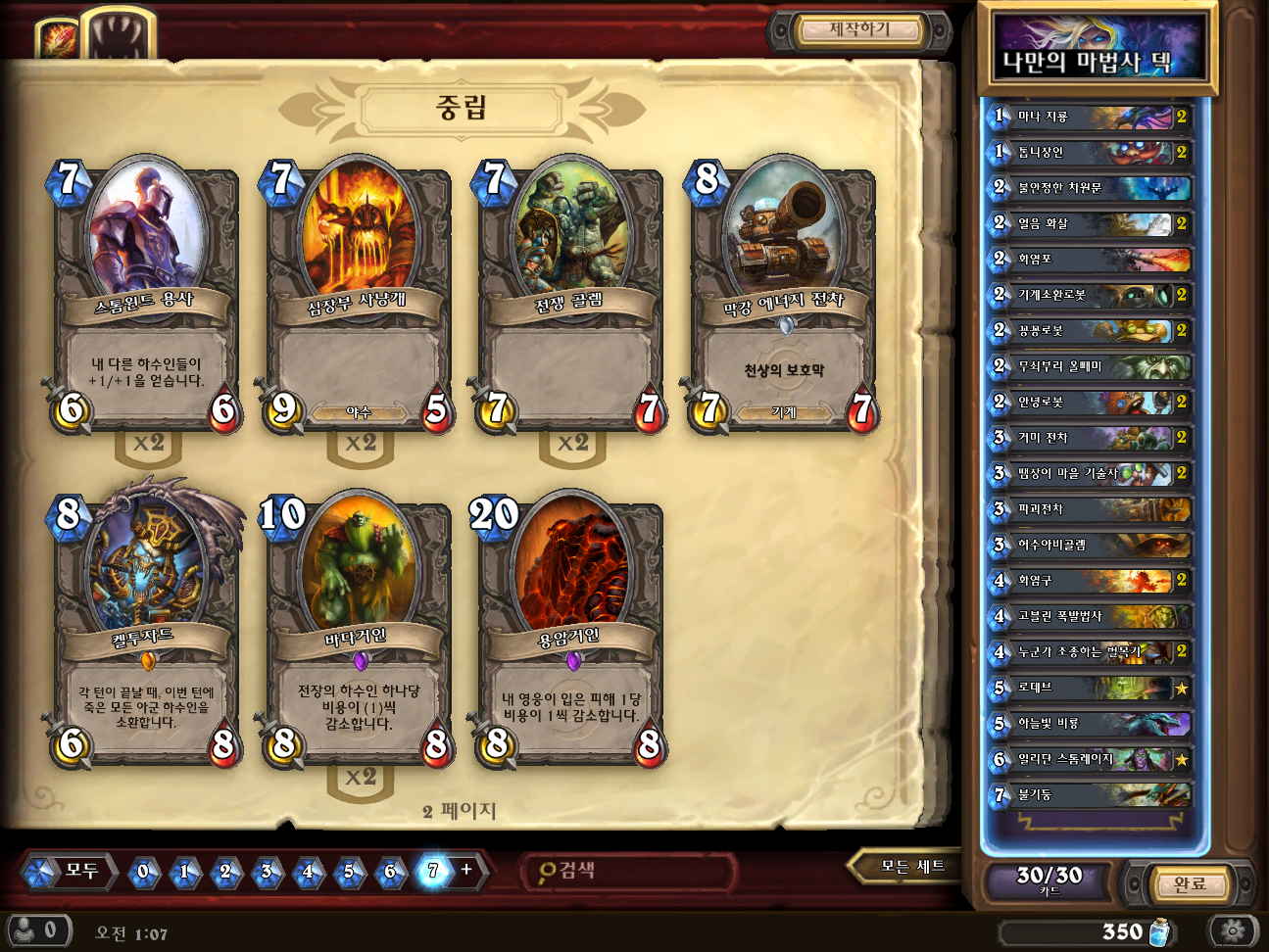
Task: Filter cards by mana cost 7+
Action: pyautogui.click(x=434, y=871)
